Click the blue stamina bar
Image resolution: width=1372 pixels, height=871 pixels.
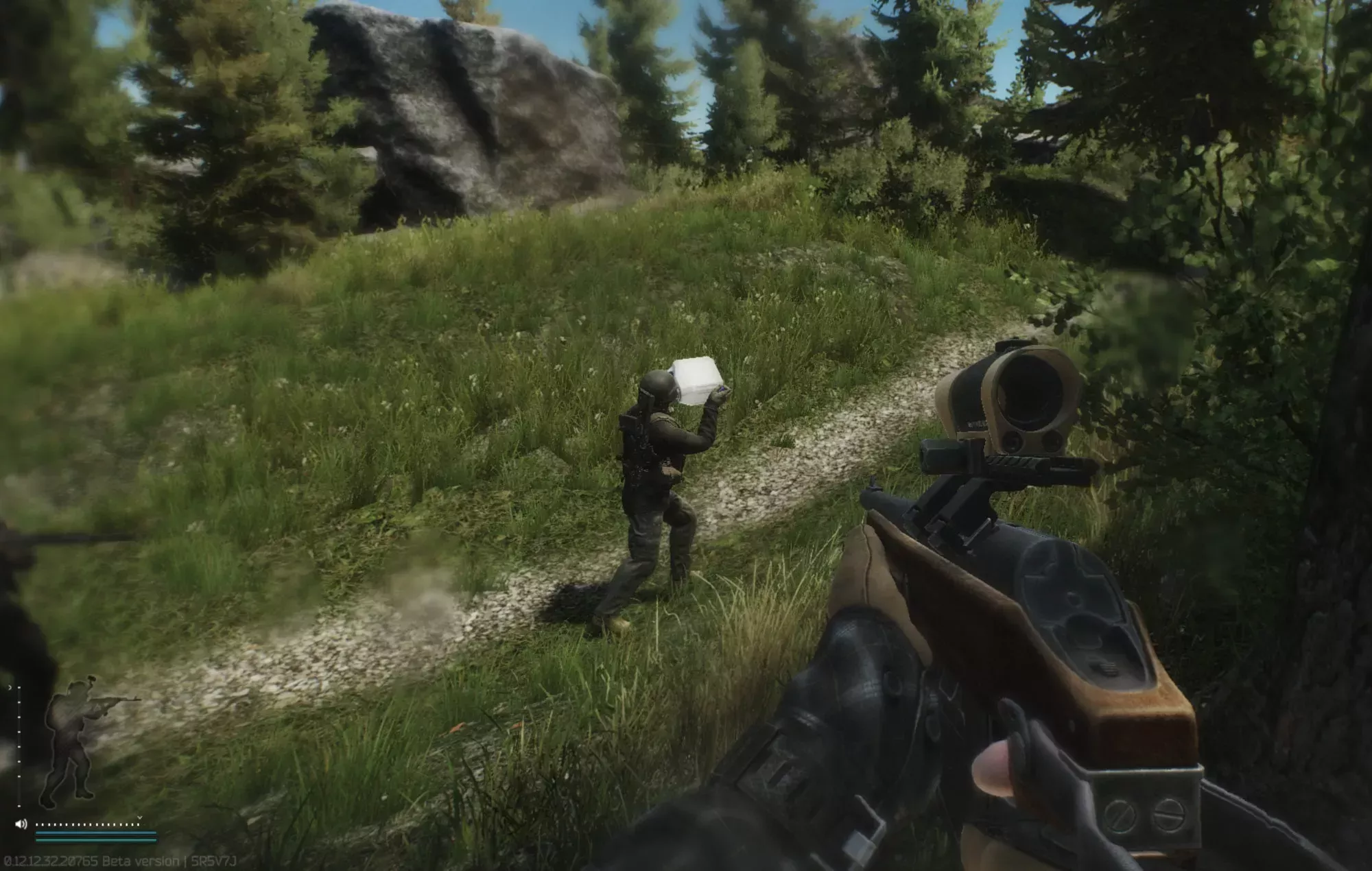coord(95,833)
